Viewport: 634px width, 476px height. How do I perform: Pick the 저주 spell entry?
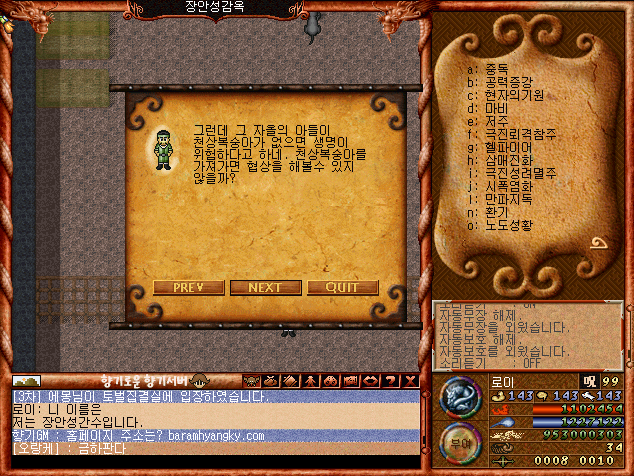pos(494,121)
